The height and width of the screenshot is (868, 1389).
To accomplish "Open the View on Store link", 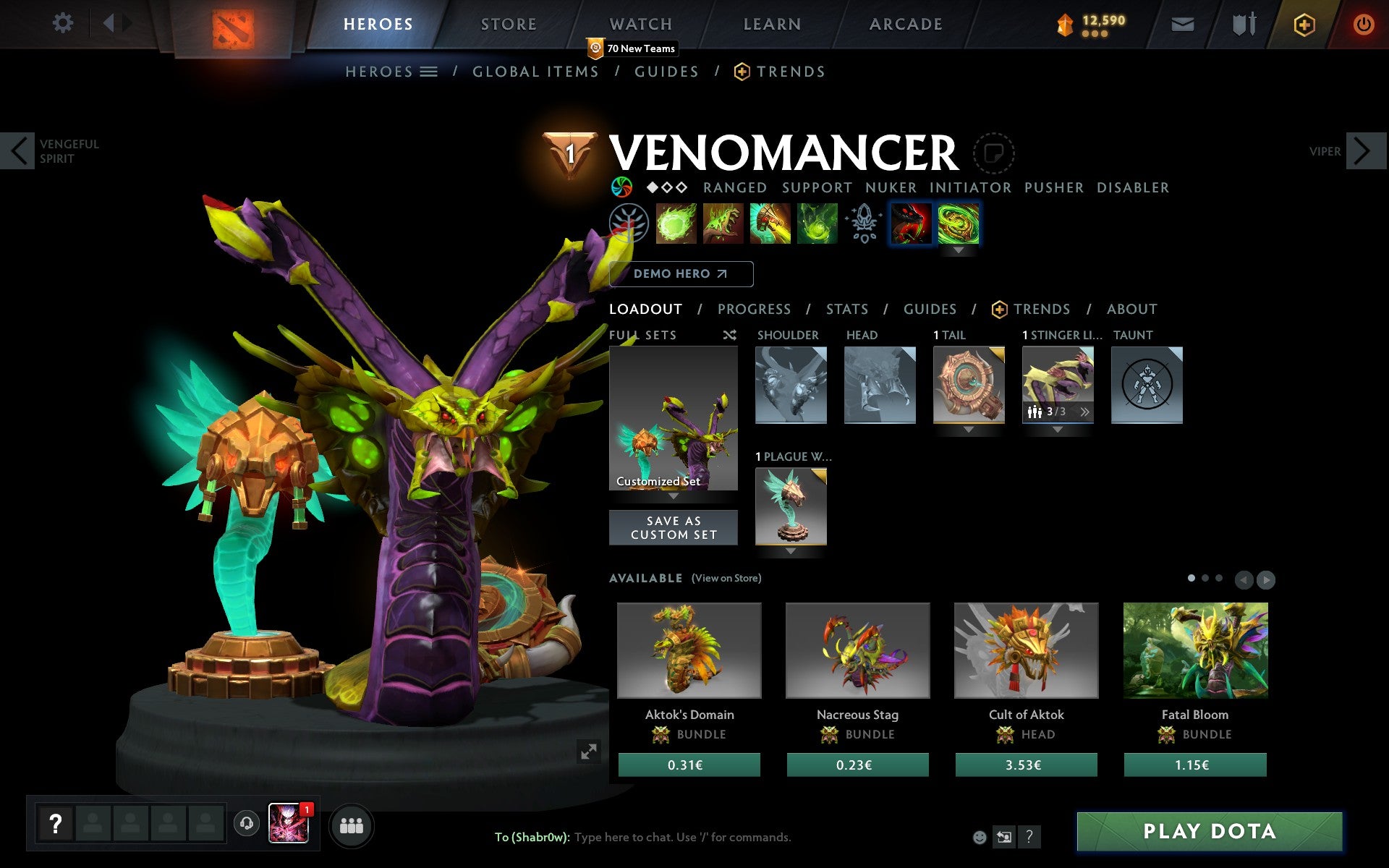I will coord(726,578).
